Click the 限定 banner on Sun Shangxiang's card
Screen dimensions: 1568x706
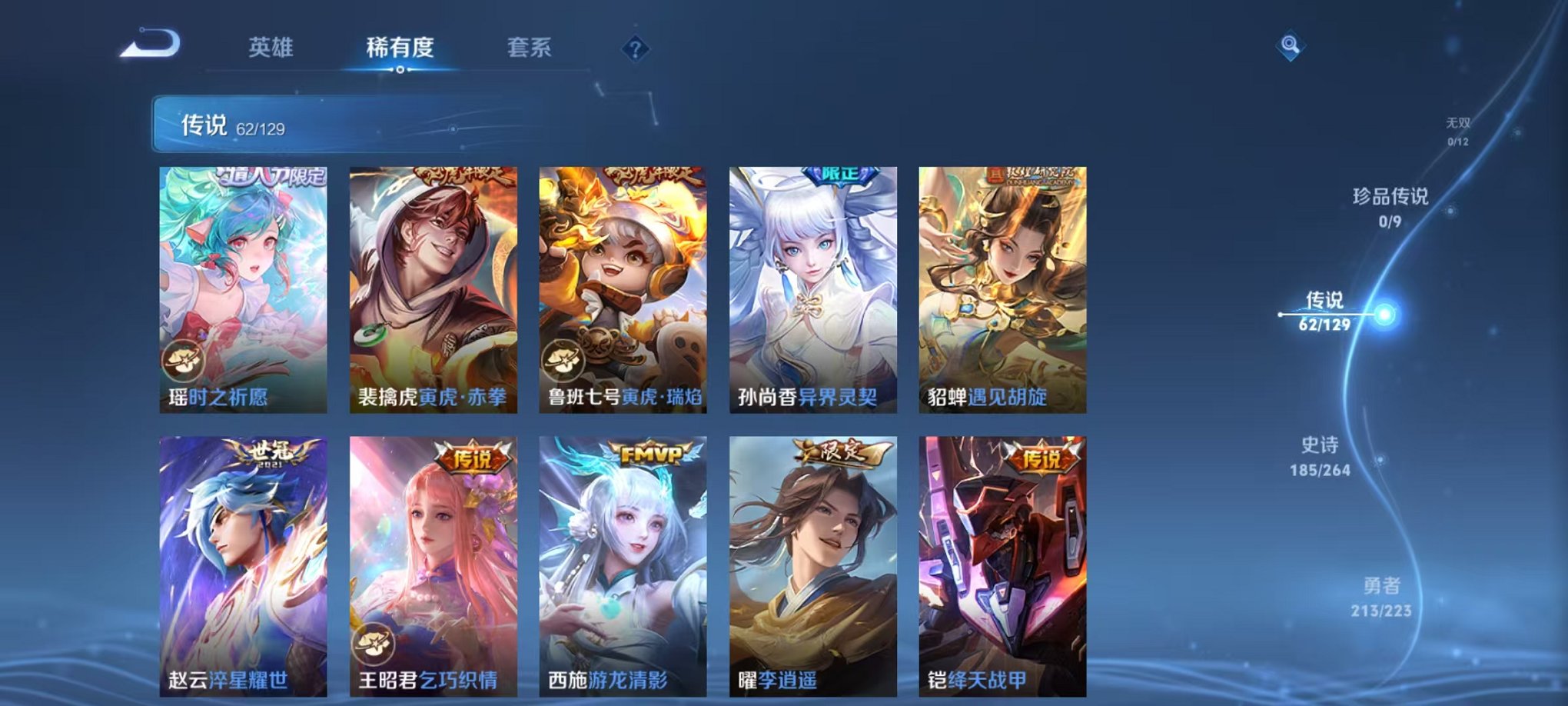pyautogui.click(x=841, y=174)
